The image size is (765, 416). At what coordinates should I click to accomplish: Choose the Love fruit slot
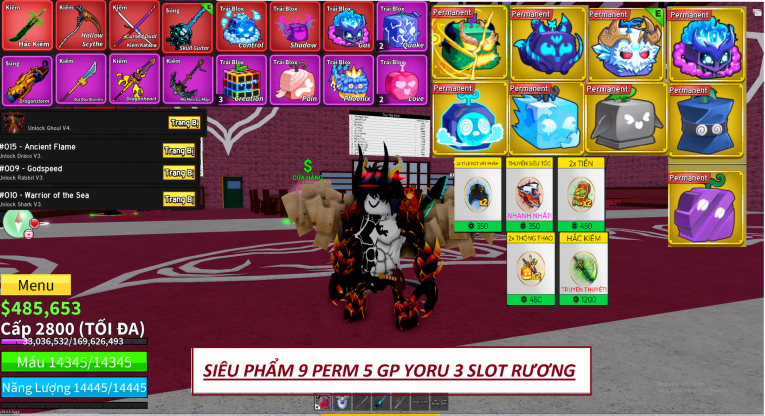(402, 79)
